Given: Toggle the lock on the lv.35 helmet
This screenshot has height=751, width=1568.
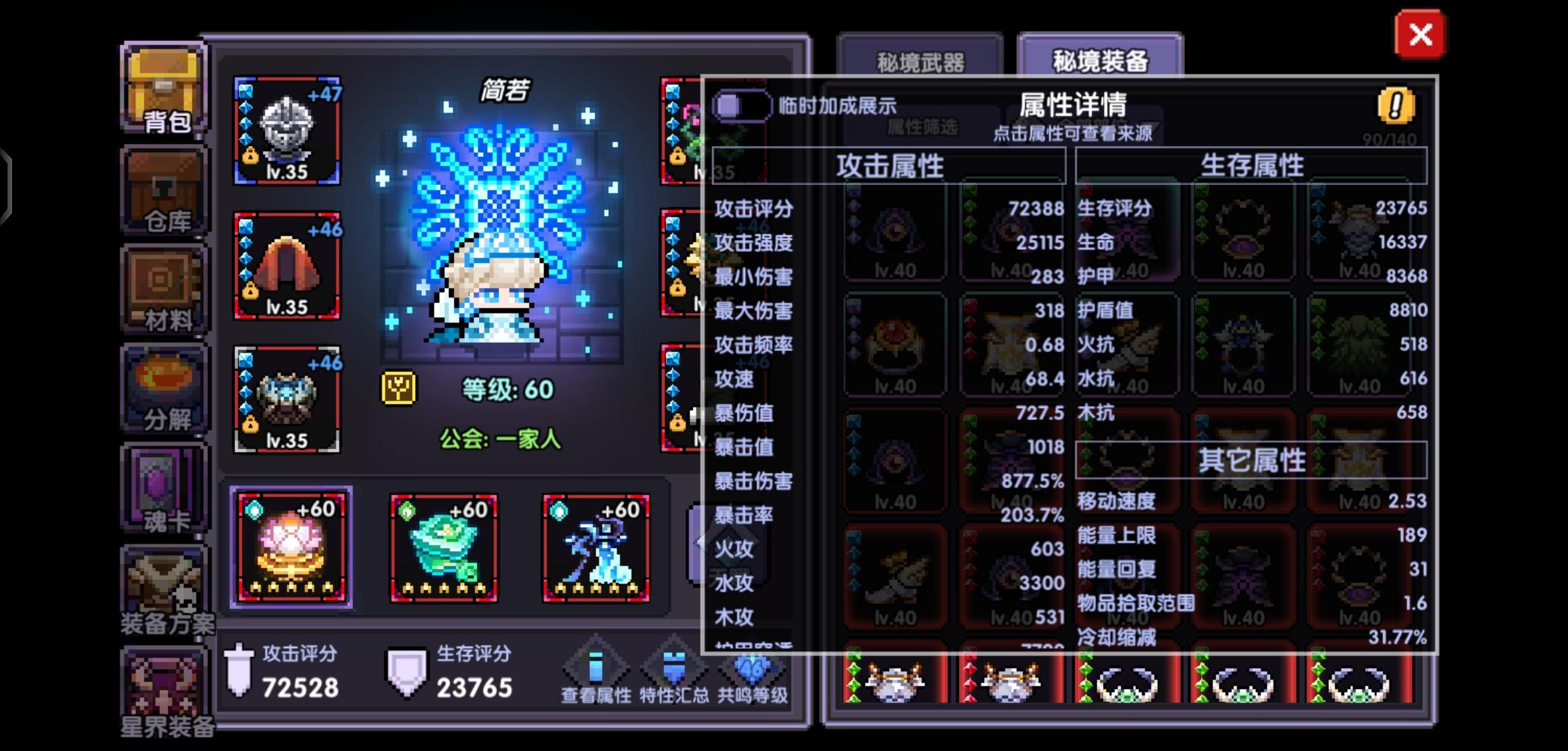Looking at the screenshot, I should 251,154.
